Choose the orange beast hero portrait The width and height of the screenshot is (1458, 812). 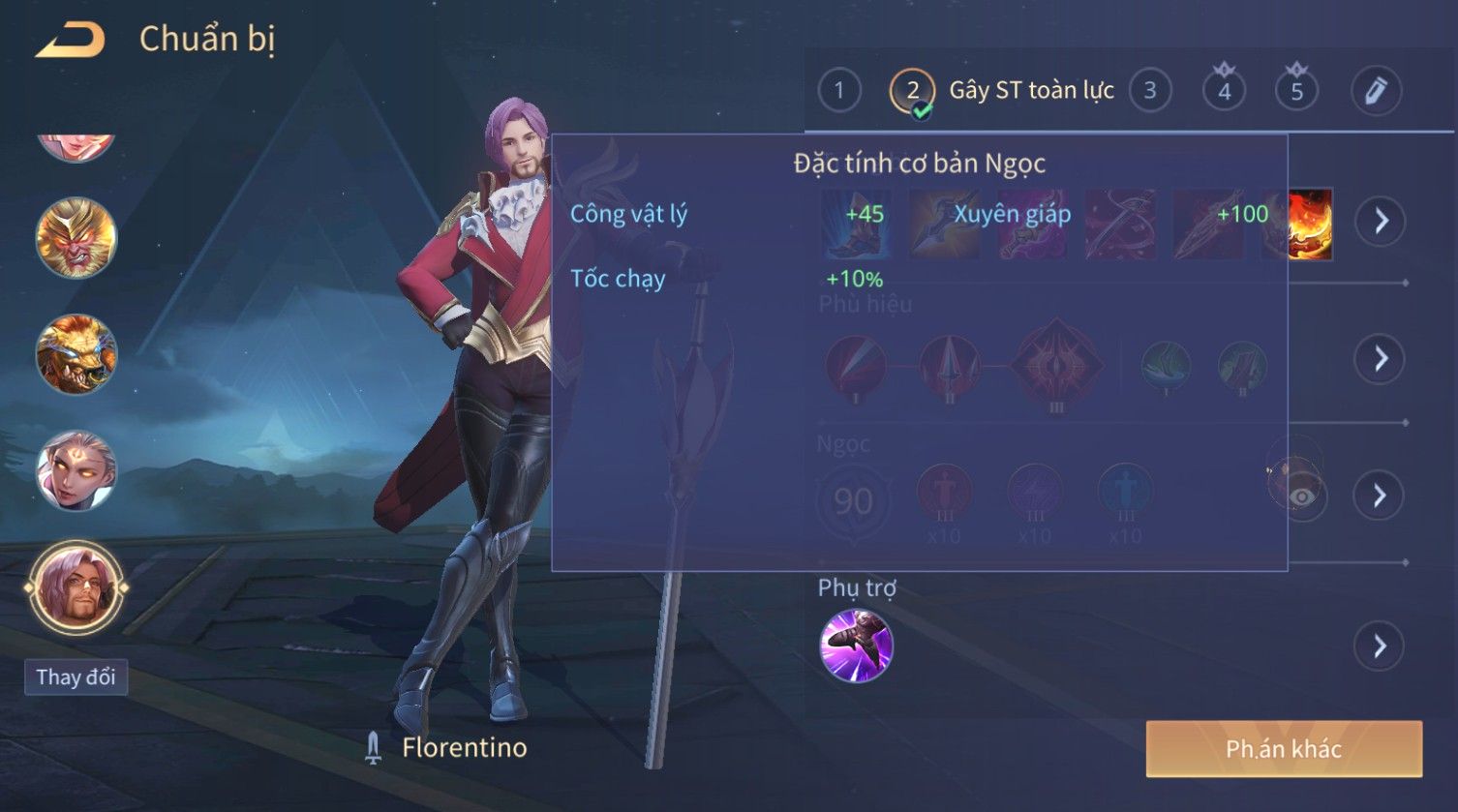[76, 354]
